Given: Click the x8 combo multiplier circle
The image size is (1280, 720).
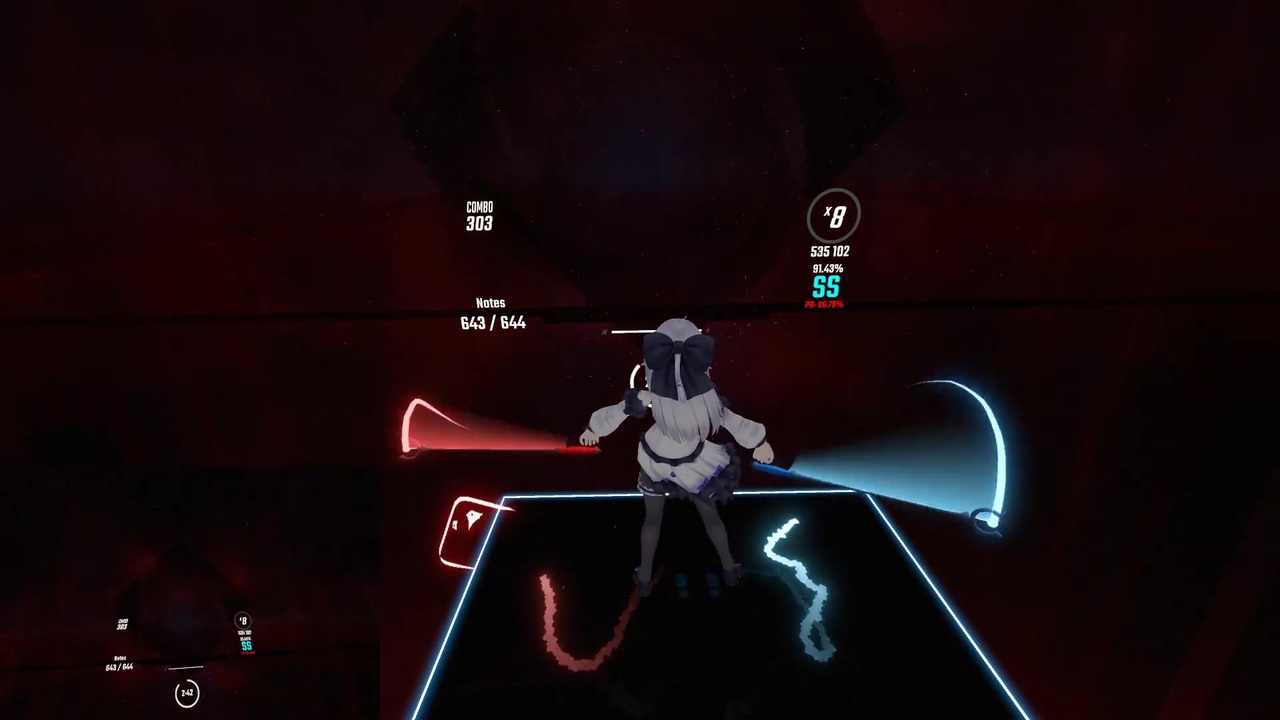Looking at the screenshot, I should pos(835,216).
